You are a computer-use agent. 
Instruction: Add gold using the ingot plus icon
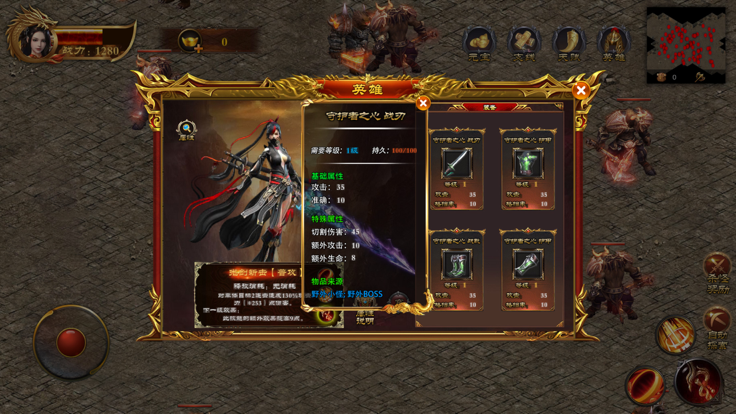click(x=190, y=42)
